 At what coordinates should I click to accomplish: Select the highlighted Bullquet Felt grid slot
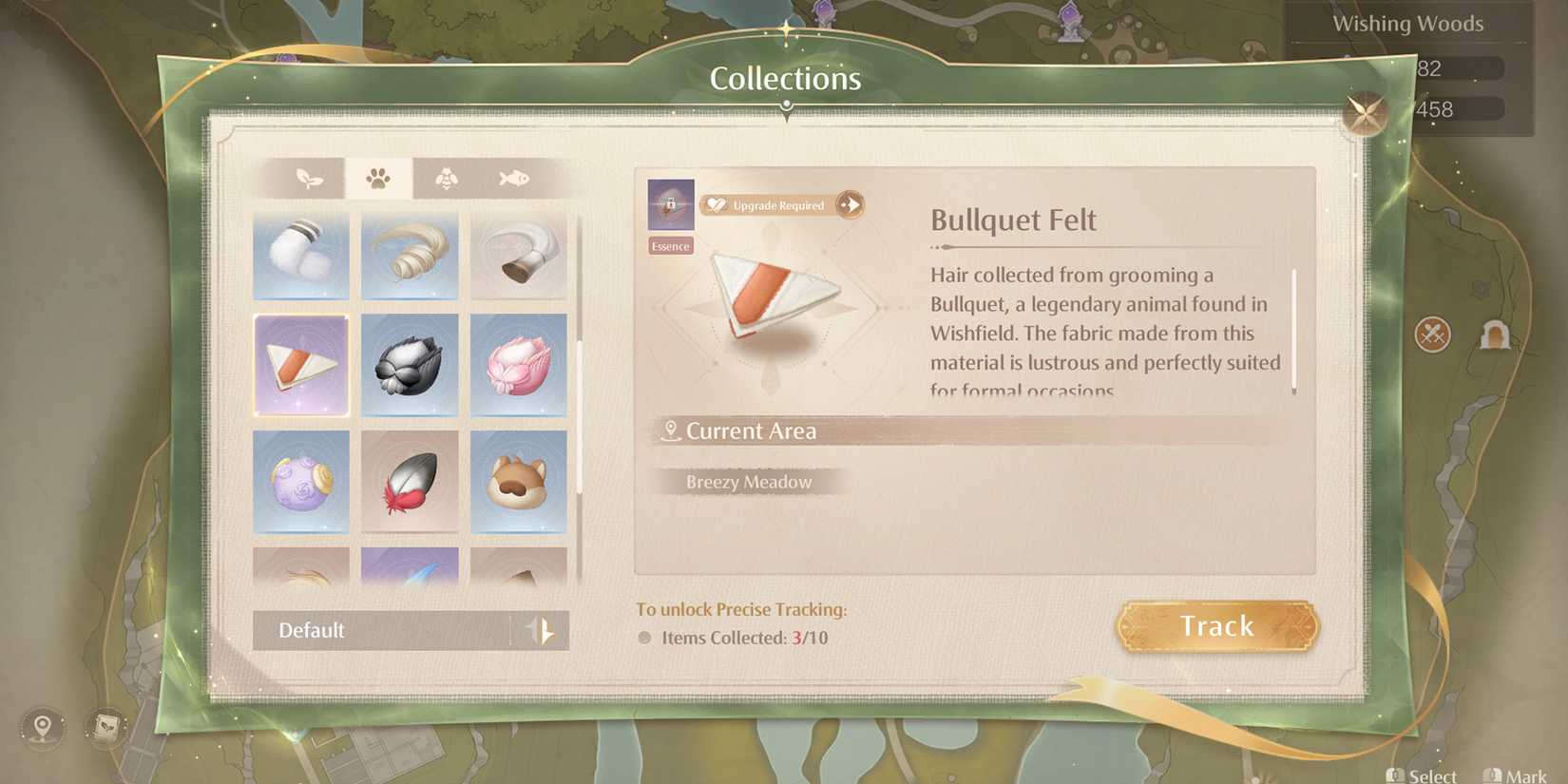300,366
